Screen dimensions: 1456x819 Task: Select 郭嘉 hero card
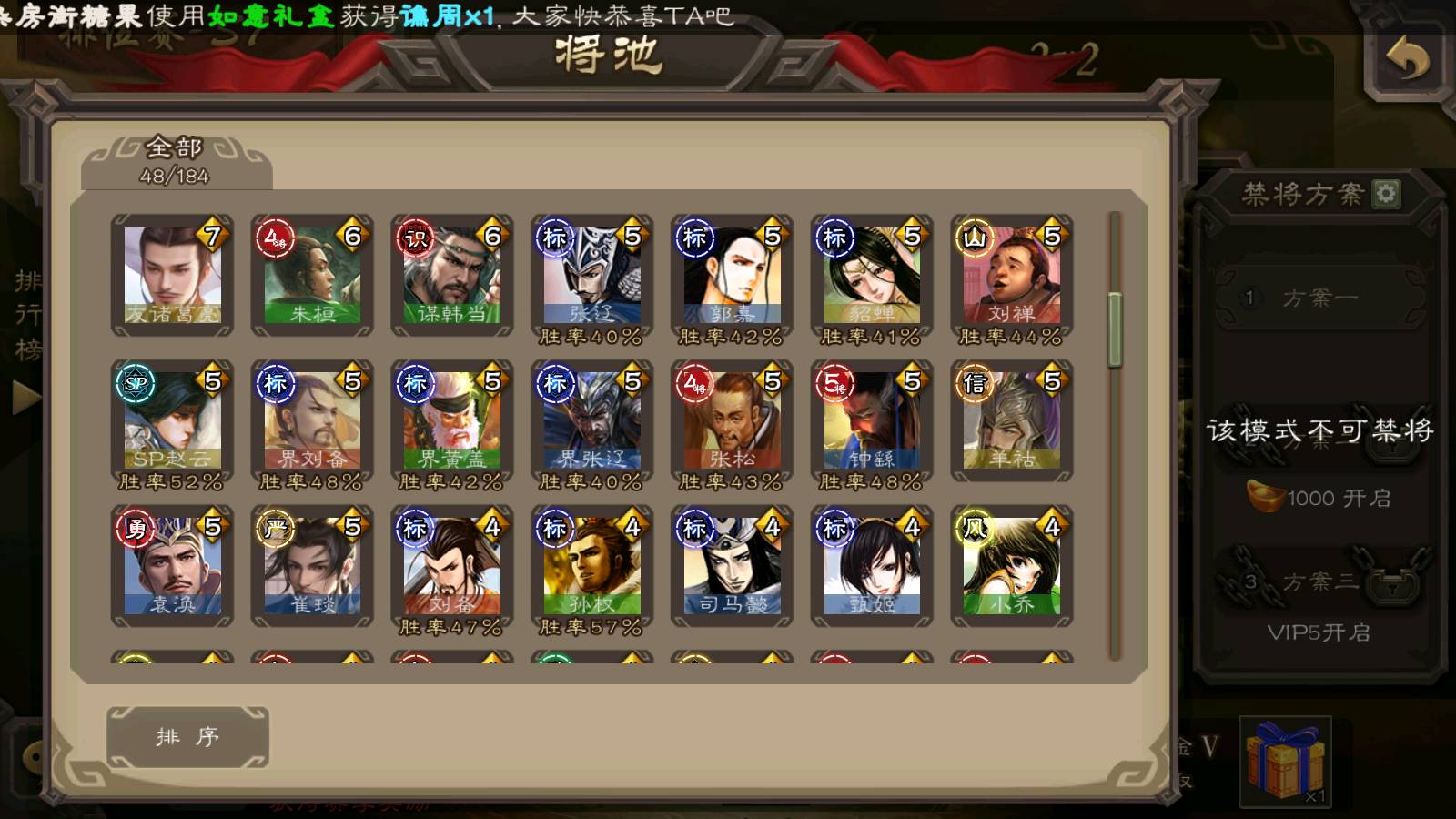pyautogui.click(x=732, y=275)
